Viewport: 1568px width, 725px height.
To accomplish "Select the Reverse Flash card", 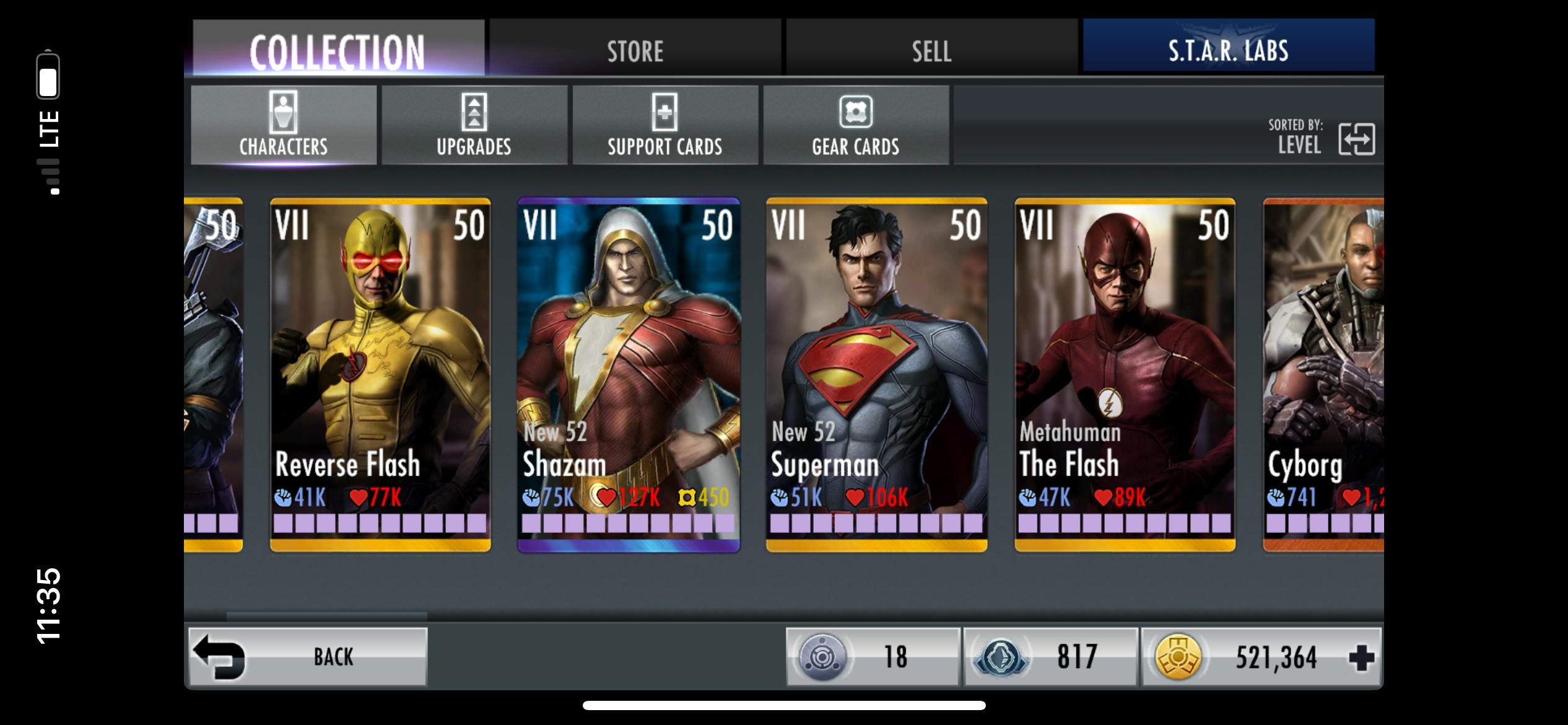I will pos(380,374).
